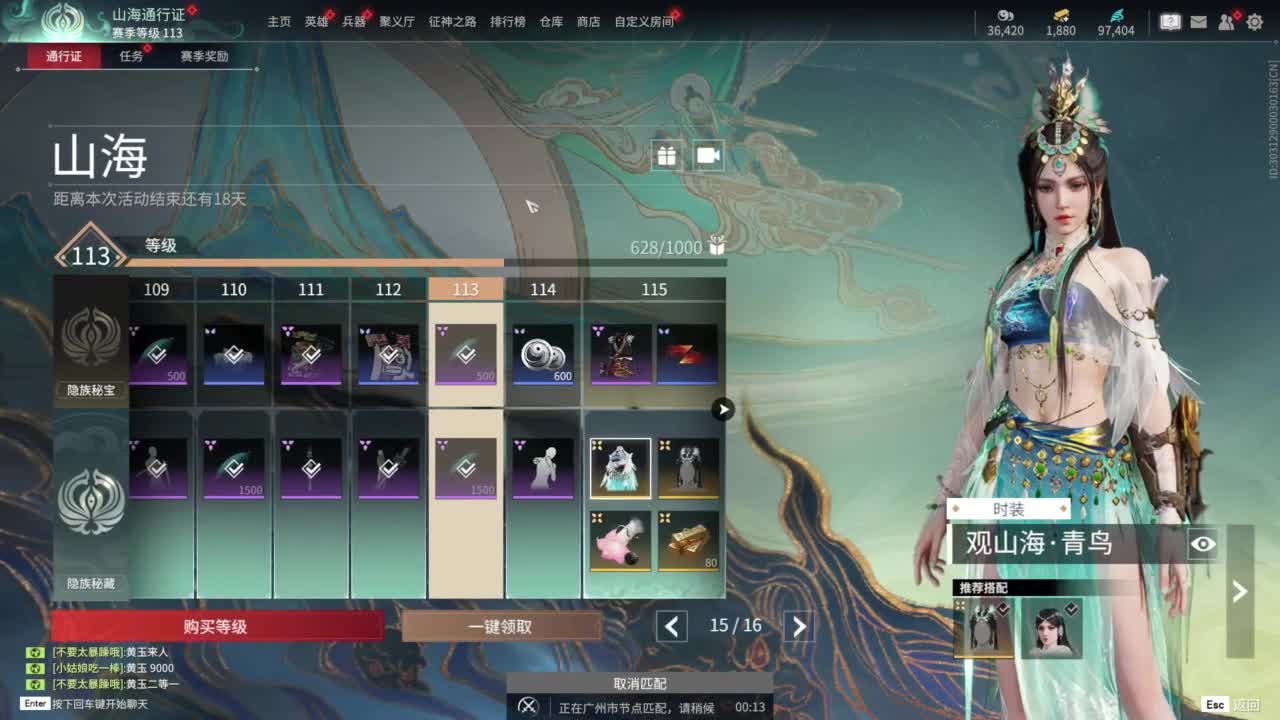This screenshot has width=1280, height=720.
Task: Open the 英雄 heroes menu
Action: coord(316,21)
